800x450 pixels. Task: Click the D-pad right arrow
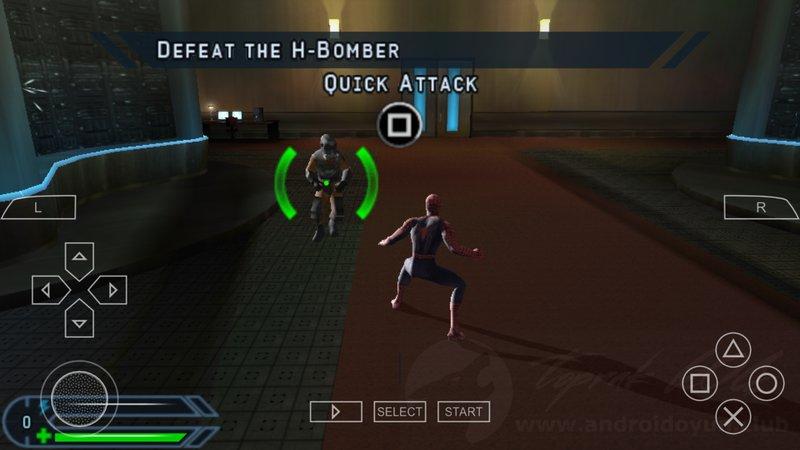click(110, 290)
